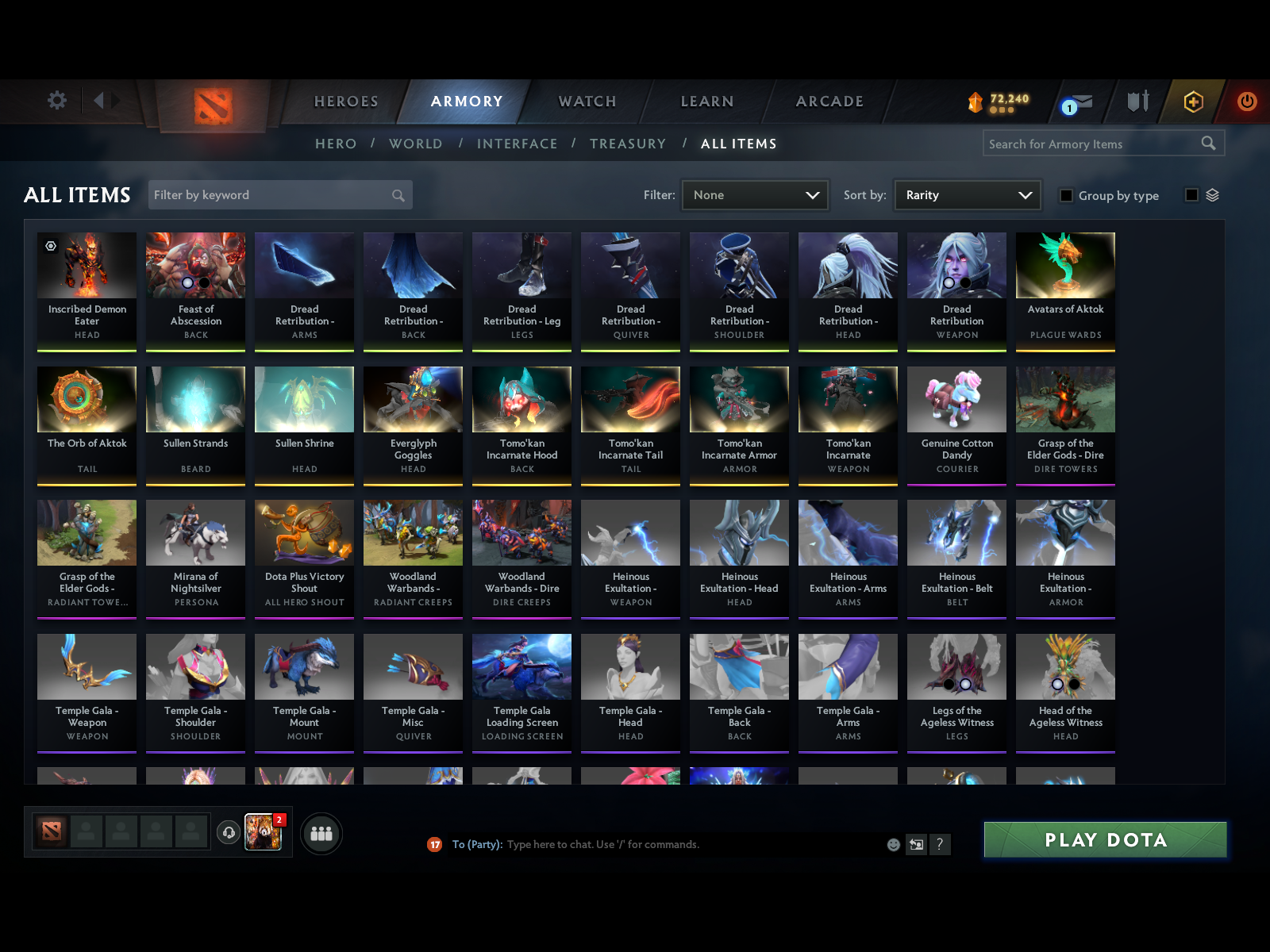
Task: Select the Genuine Cotton Dandy courier thumbnail
Action: click(x=956, y=400)
